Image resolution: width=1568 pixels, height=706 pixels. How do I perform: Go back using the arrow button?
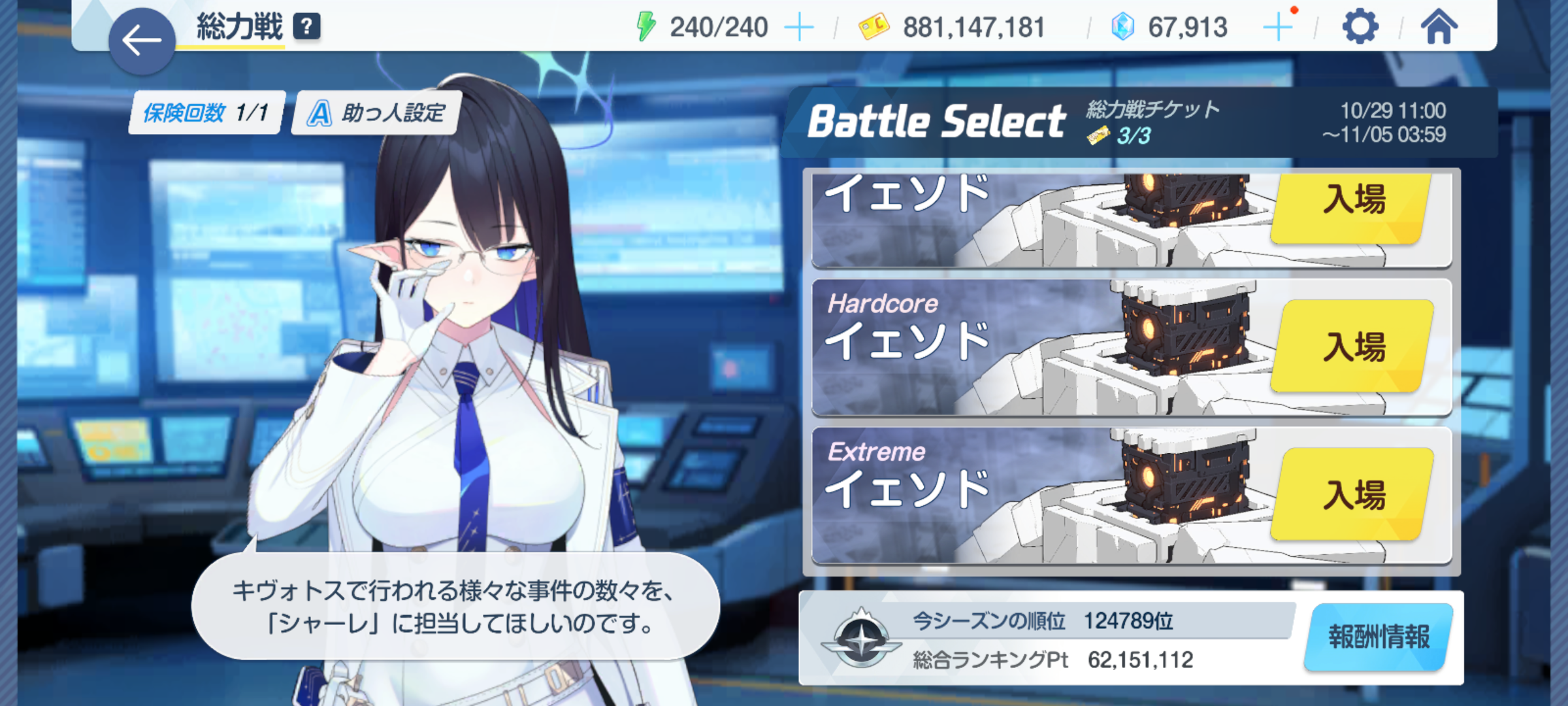[141, 41]
